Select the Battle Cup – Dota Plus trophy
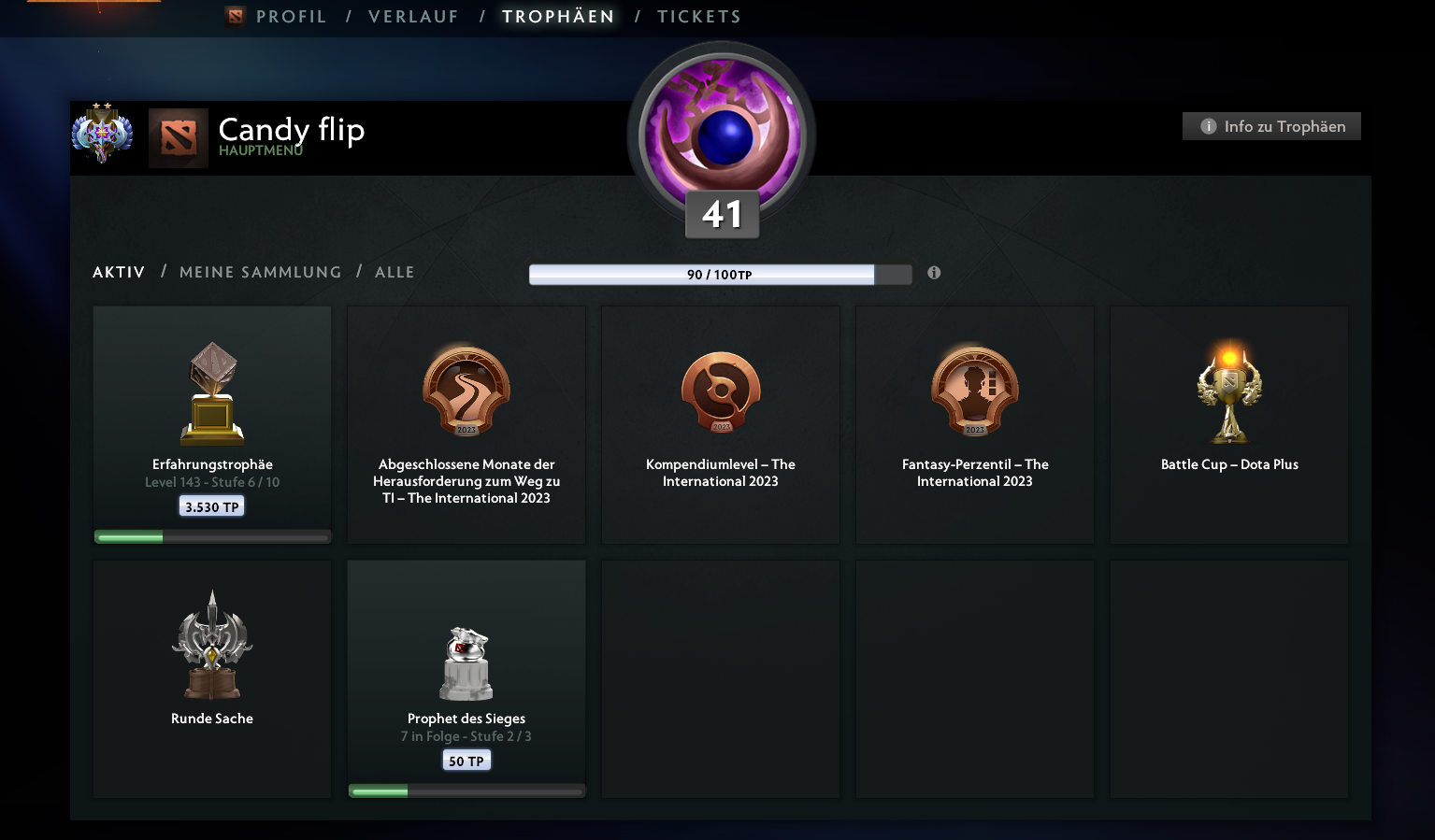The width and height of the screenshot is (1435, 840). coord(1228,392)
